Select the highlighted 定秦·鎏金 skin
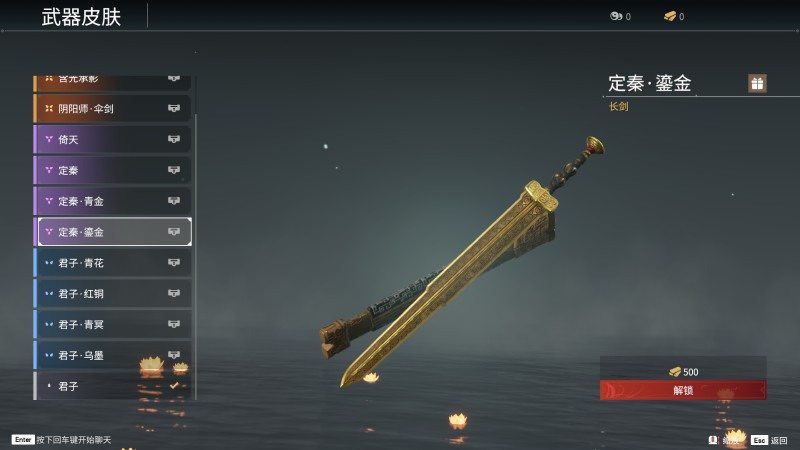 point(112,232)
